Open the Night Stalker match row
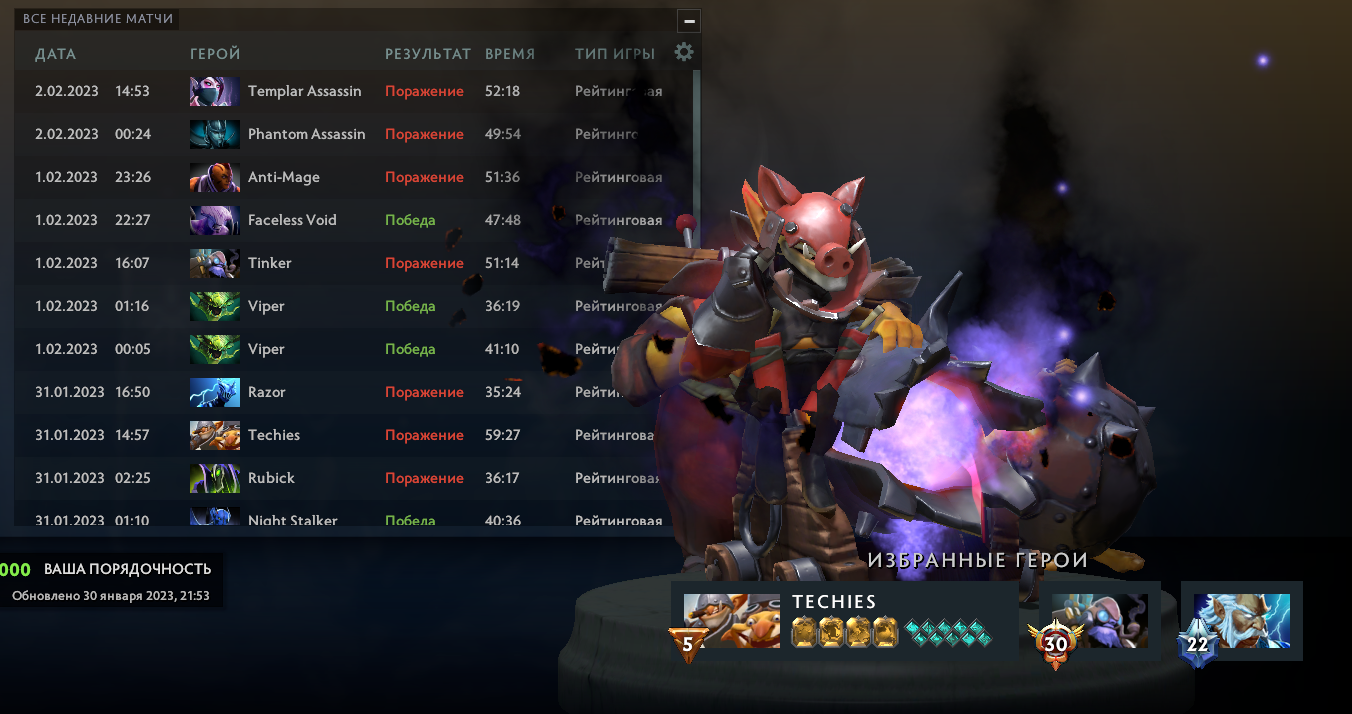1352x714 pixels. click(x=292, y=519)
